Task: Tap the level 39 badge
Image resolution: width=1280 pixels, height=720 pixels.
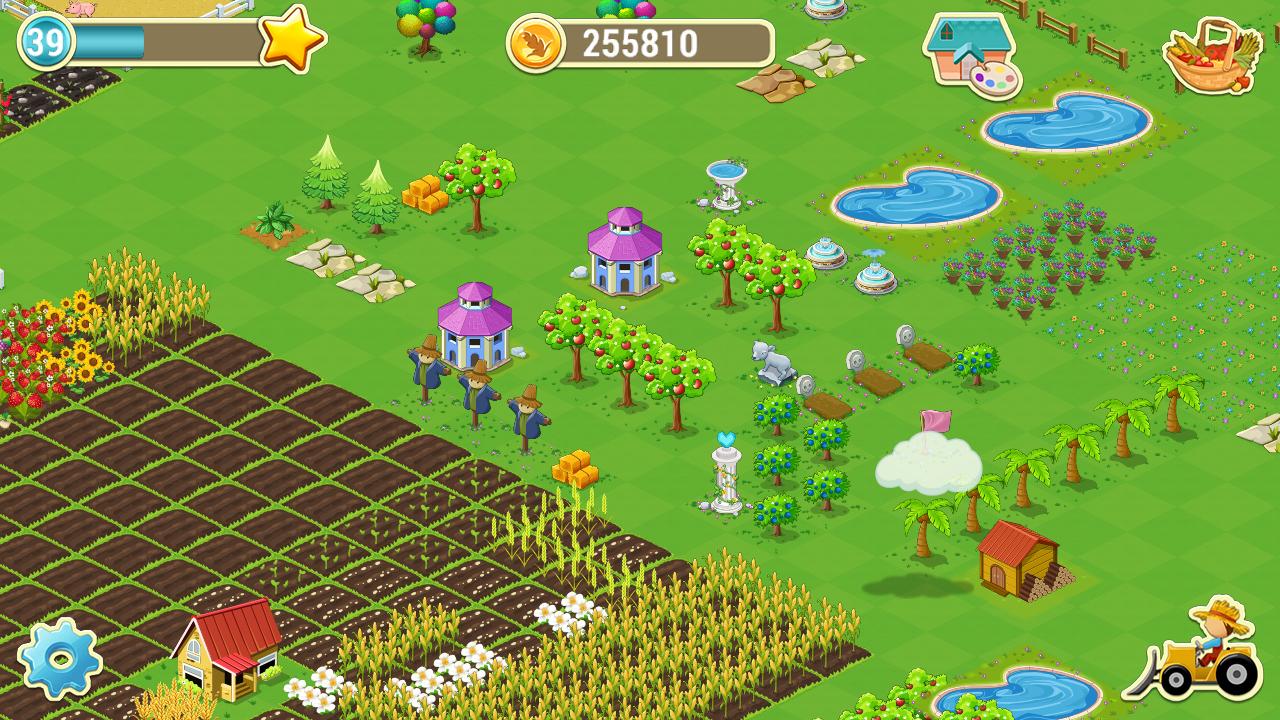Action: point(40,42)
